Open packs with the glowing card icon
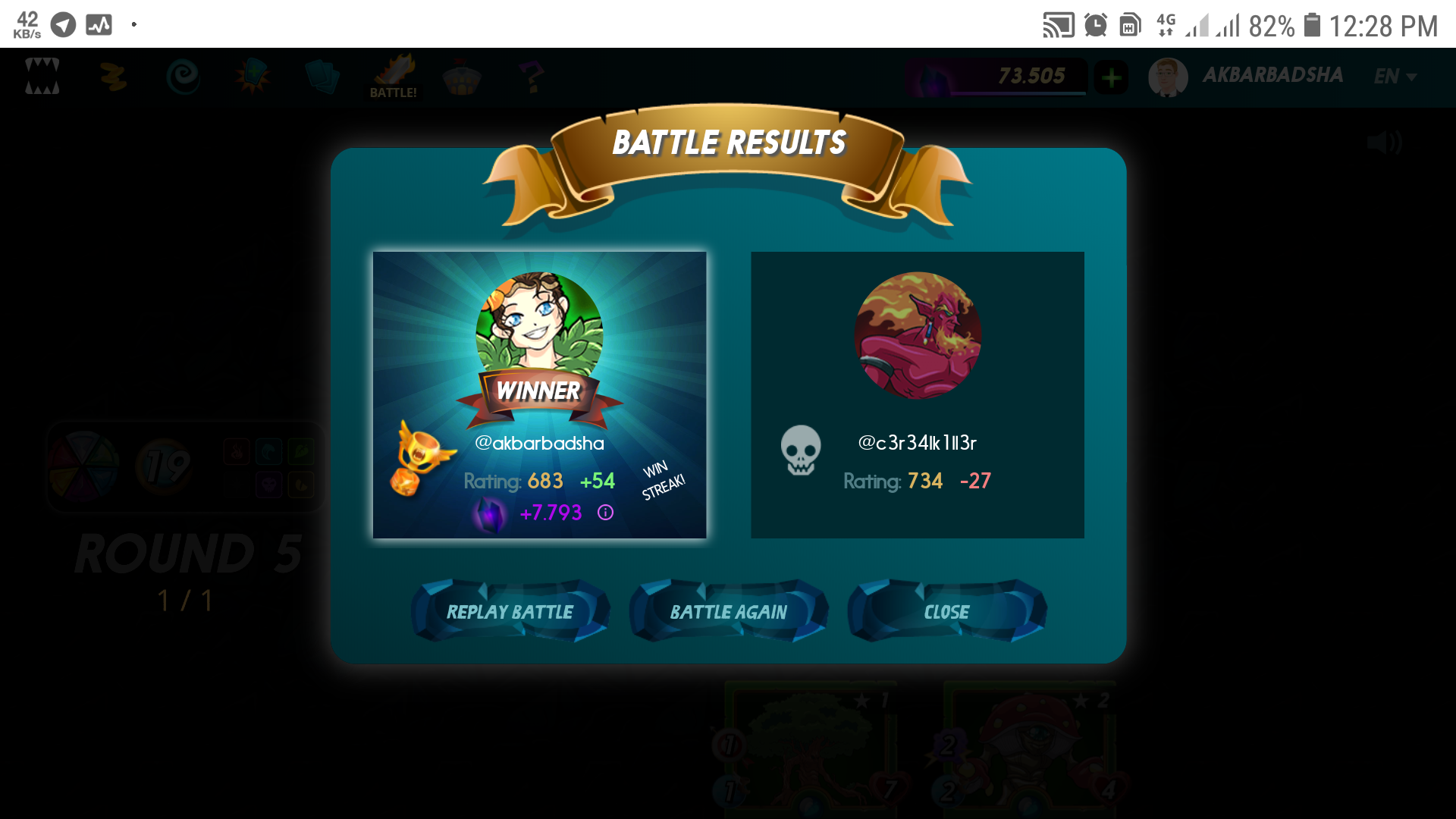1456x819 pixels. click(x=253, y=76)
